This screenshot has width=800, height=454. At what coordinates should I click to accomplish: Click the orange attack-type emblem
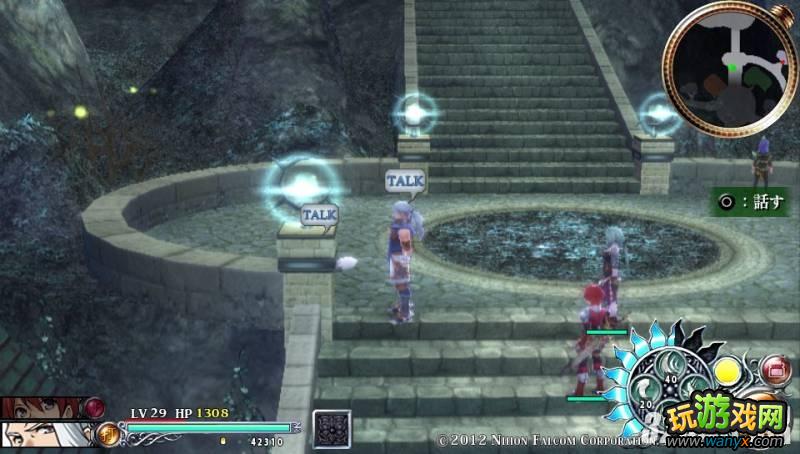tap(107, 434)
